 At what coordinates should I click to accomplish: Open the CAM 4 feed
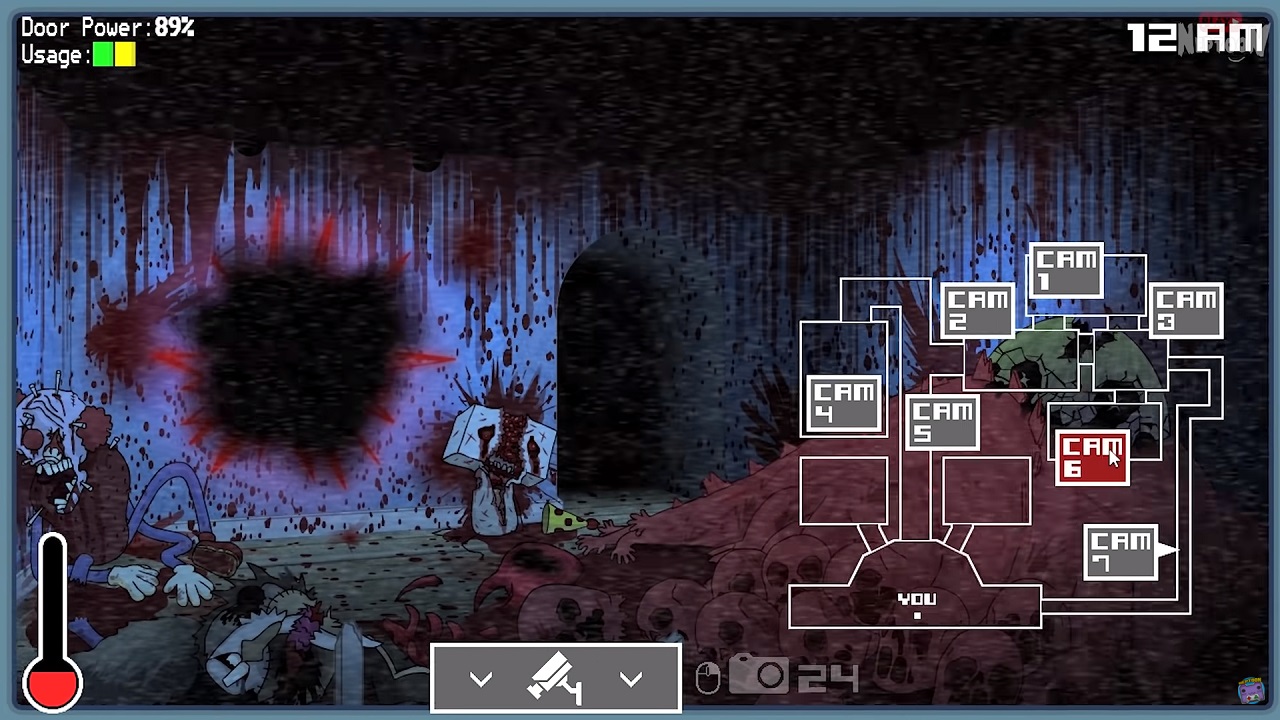point(844,404)
